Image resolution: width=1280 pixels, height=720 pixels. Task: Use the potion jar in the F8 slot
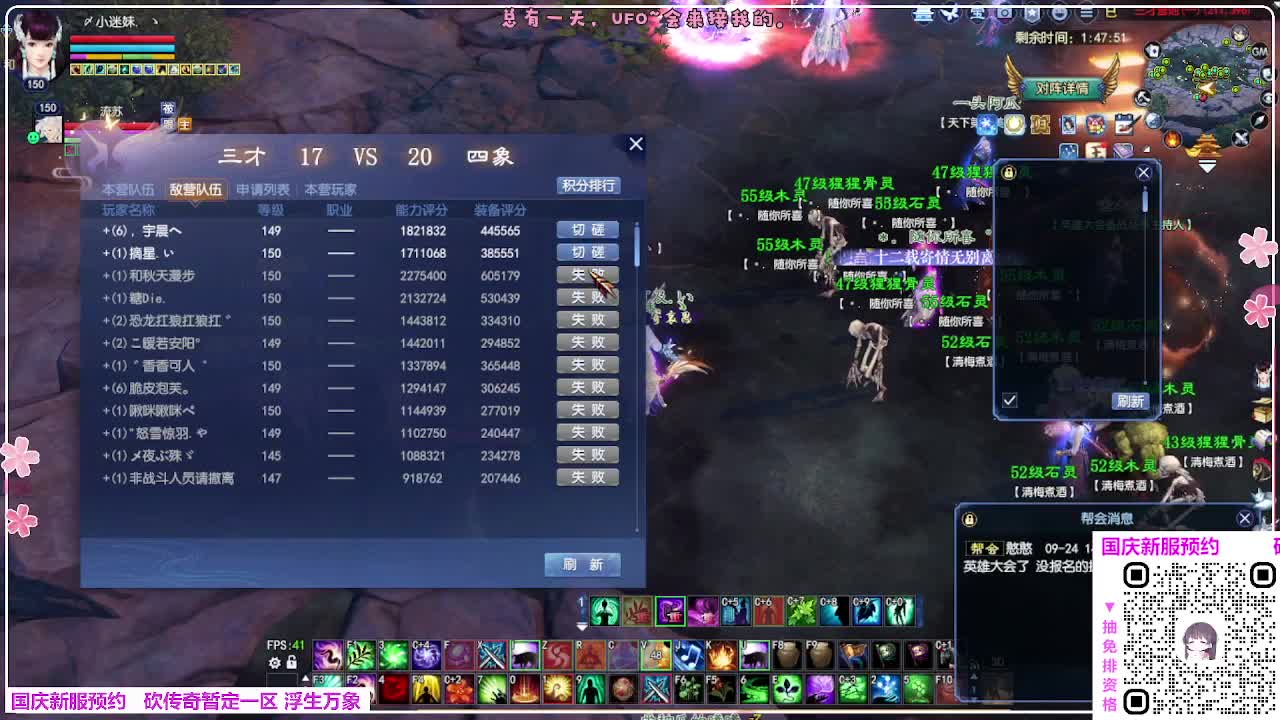coord(788,654)
